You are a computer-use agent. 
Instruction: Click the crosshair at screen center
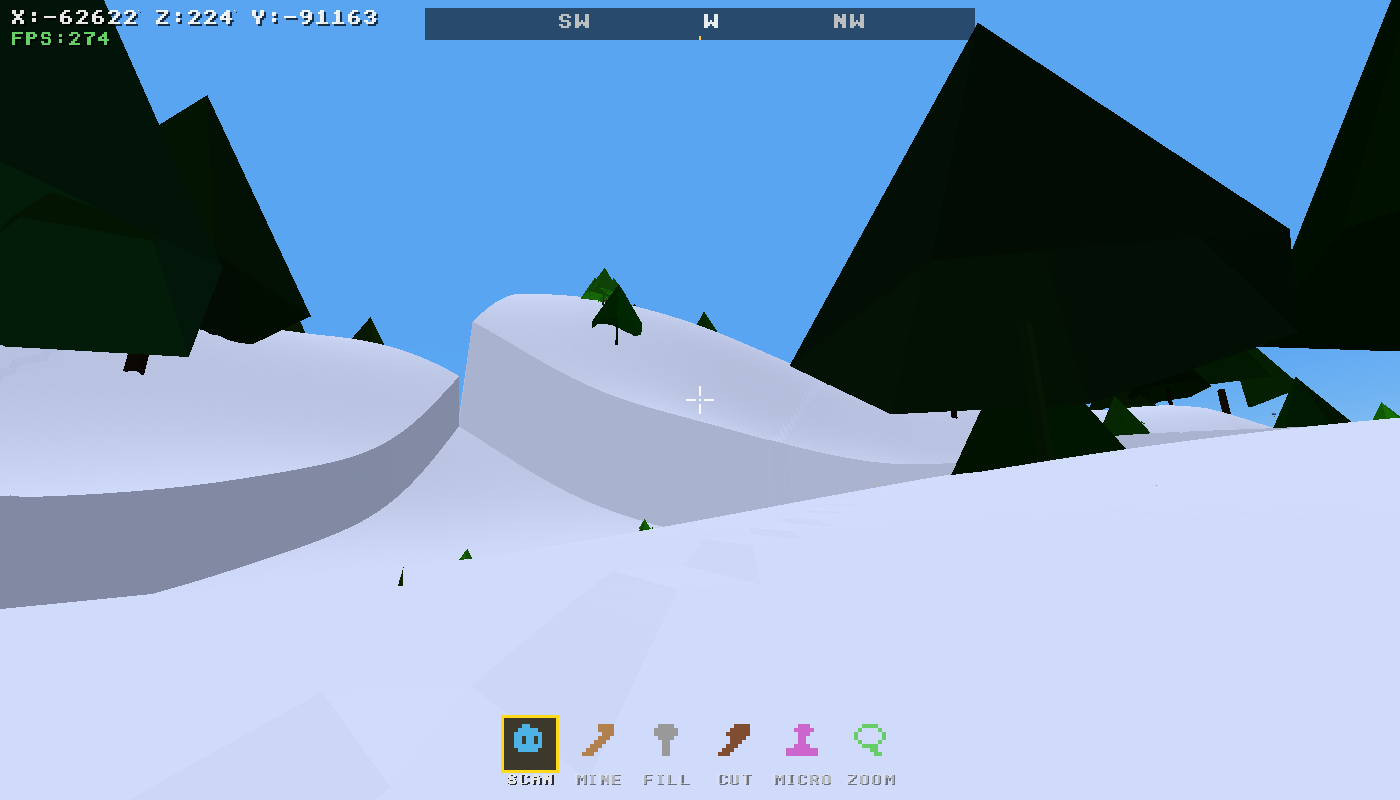[x=700, y=400]
